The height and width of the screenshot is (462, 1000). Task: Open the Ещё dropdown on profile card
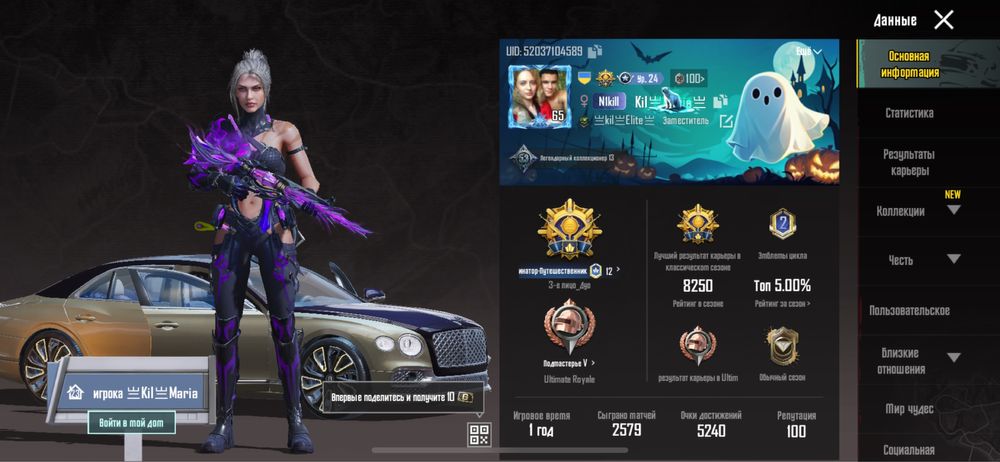pyautogui.click(x=807, y=51)
